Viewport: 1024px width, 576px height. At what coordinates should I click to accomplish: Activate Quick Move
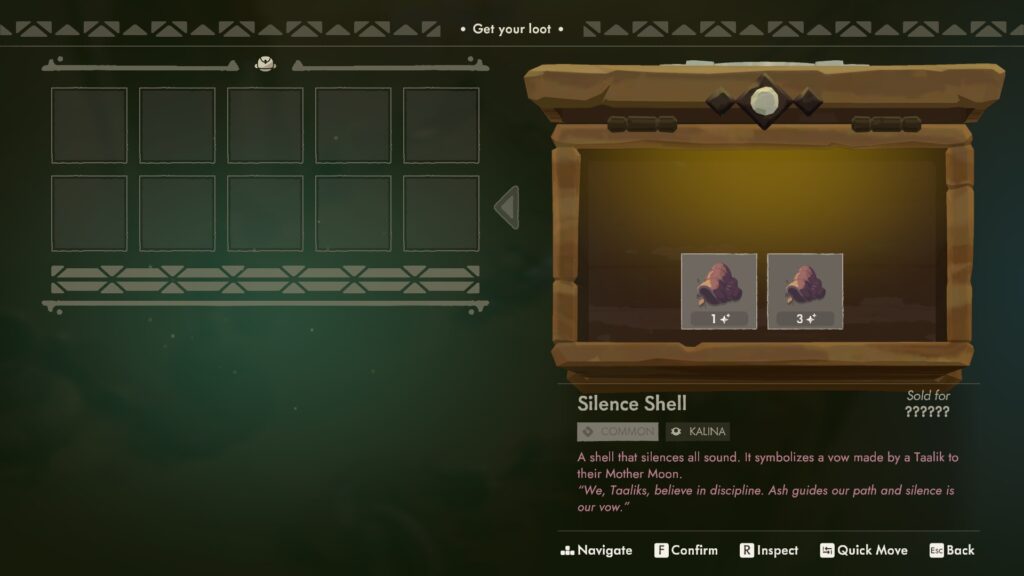click(864, 550)
